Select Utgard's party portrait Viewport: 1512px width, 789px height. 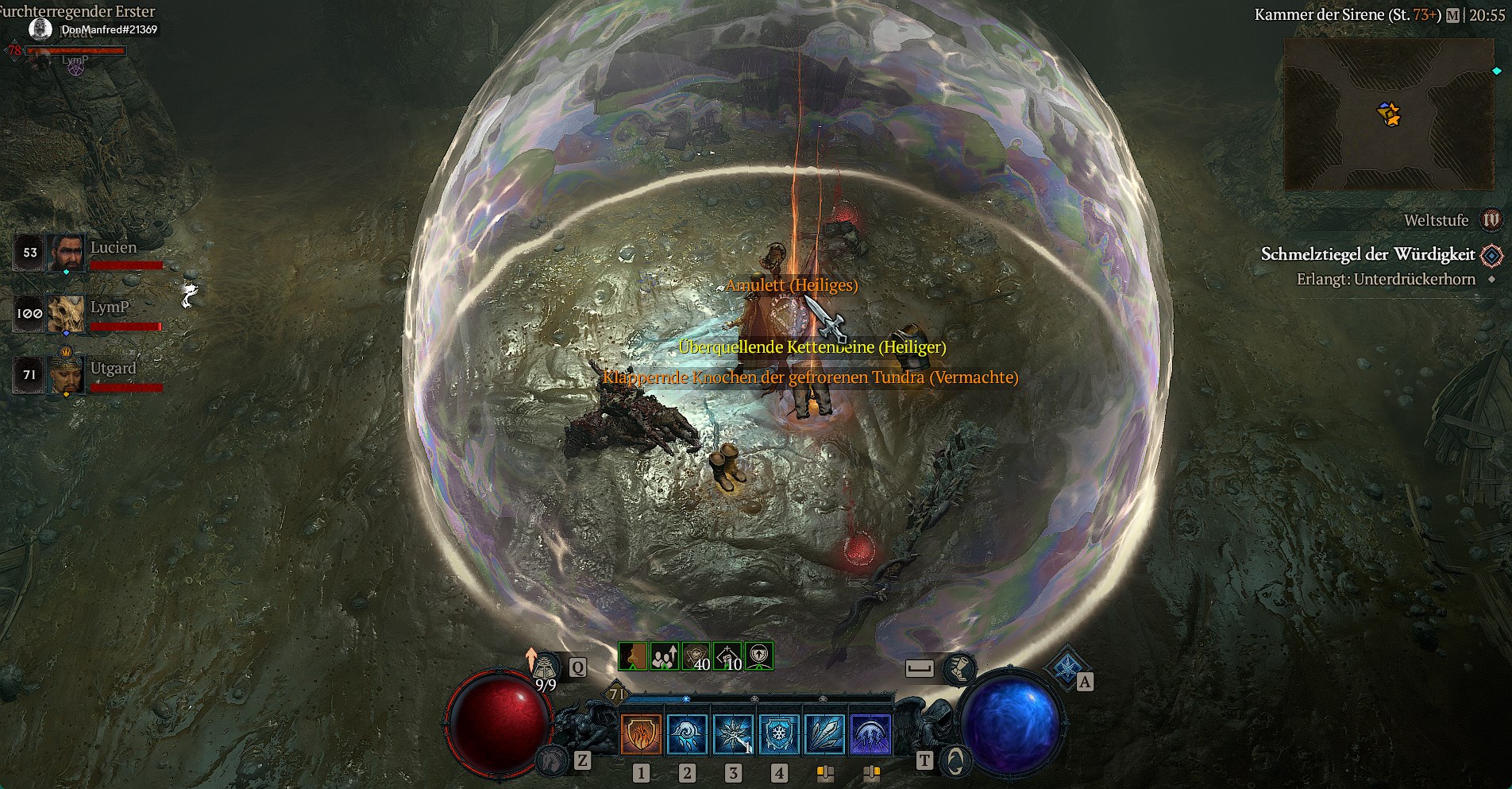tap(67, 373)
